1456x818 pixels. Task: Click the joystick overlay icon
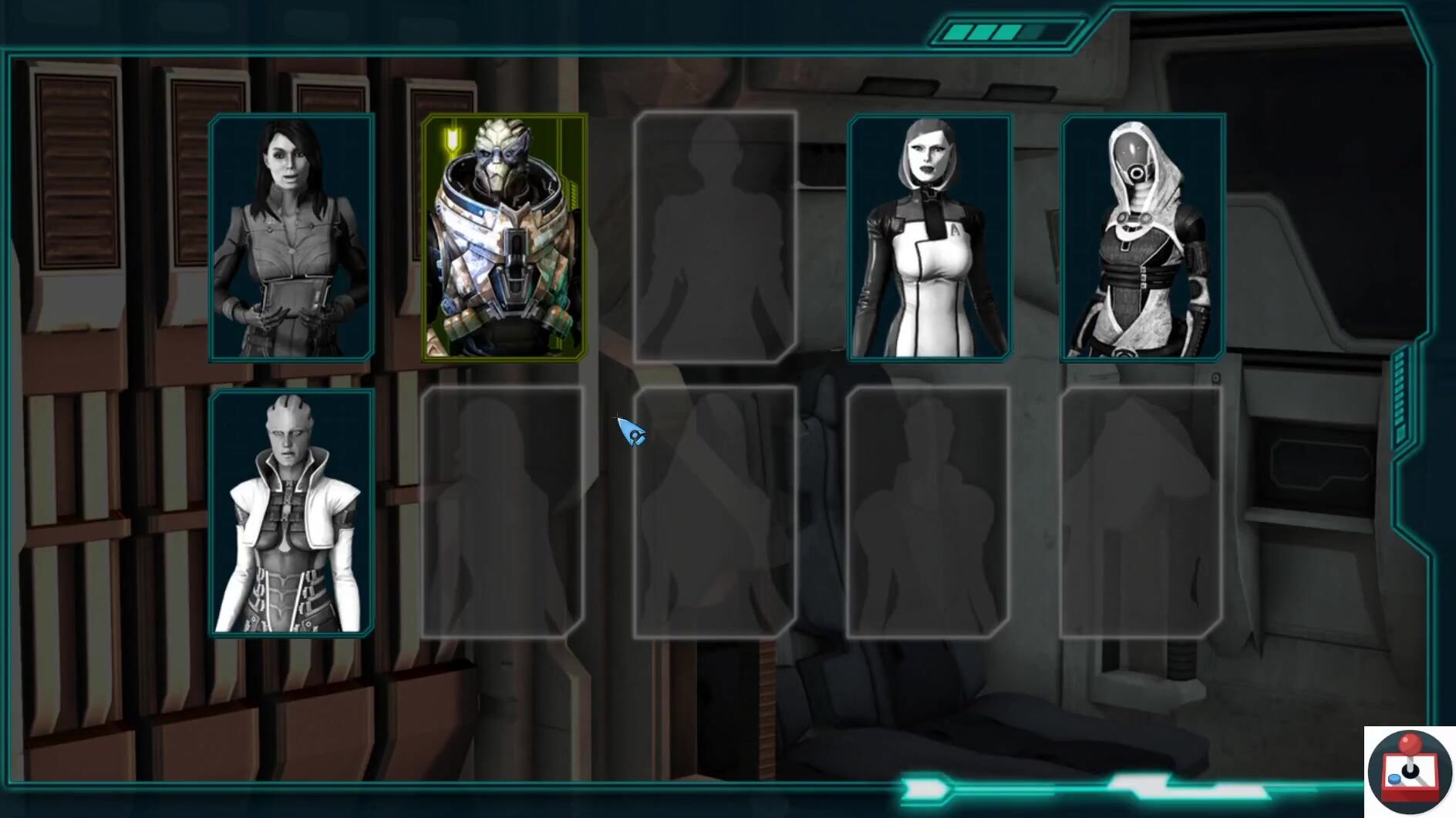(1409, 771)
